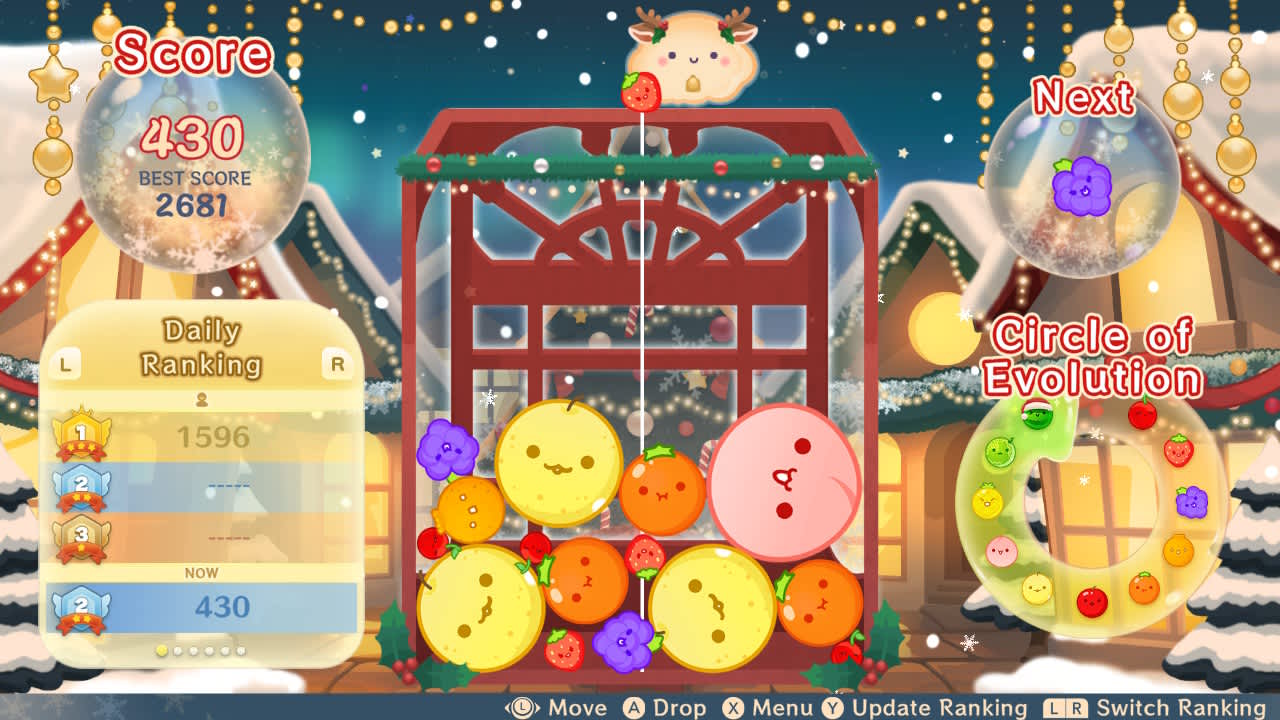Image resolution: width=1280 pixels, height=720 pixels.
Task: Toggle to previous ranking page with L
Action: tap(64, 364)
